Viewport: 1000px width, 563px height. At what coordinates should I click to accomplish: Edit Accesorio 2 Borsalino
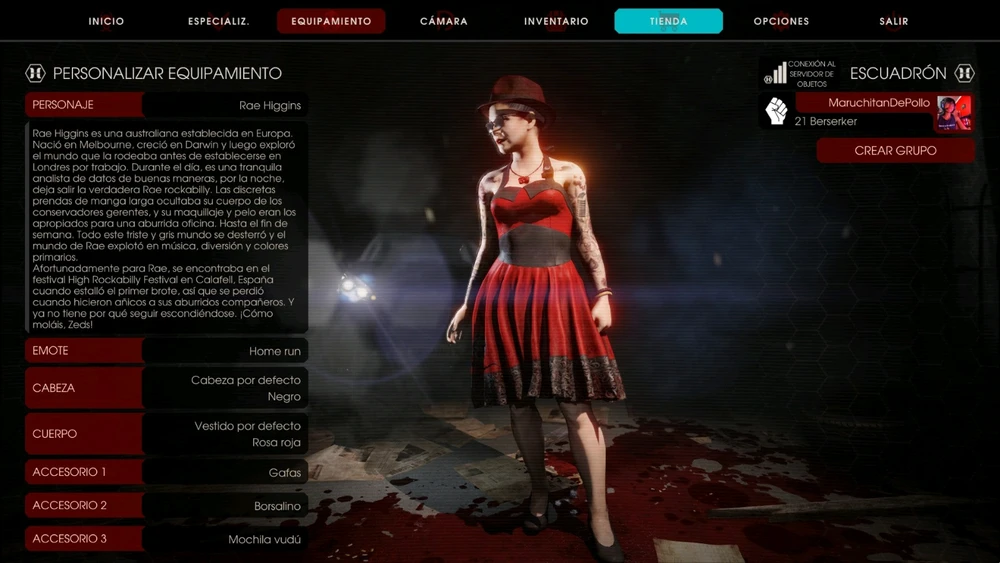(166, 506)
